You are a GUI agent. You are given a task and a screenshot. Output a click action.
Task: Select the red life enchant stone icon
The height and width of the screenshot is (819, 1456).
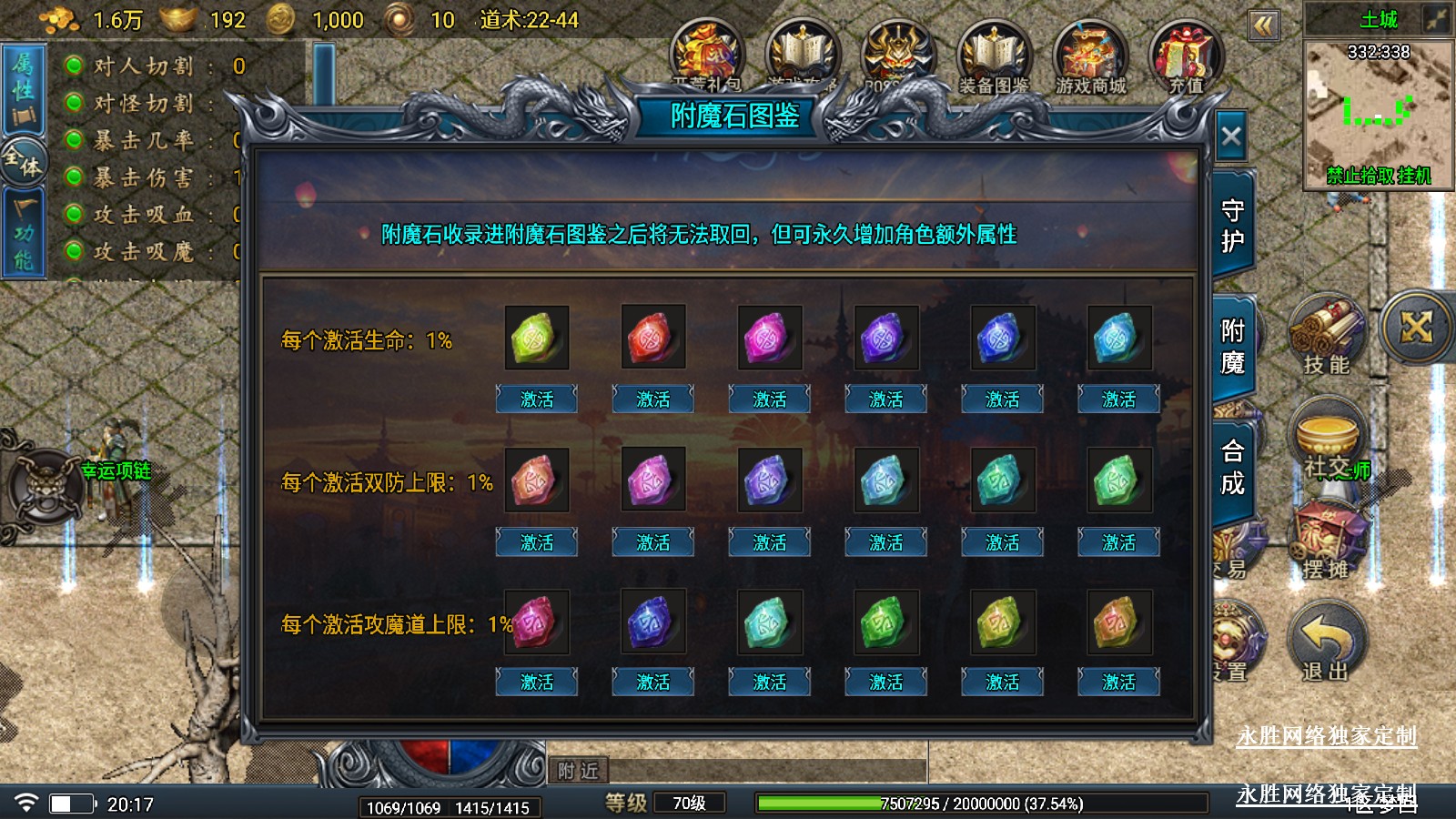click(652, 338)
